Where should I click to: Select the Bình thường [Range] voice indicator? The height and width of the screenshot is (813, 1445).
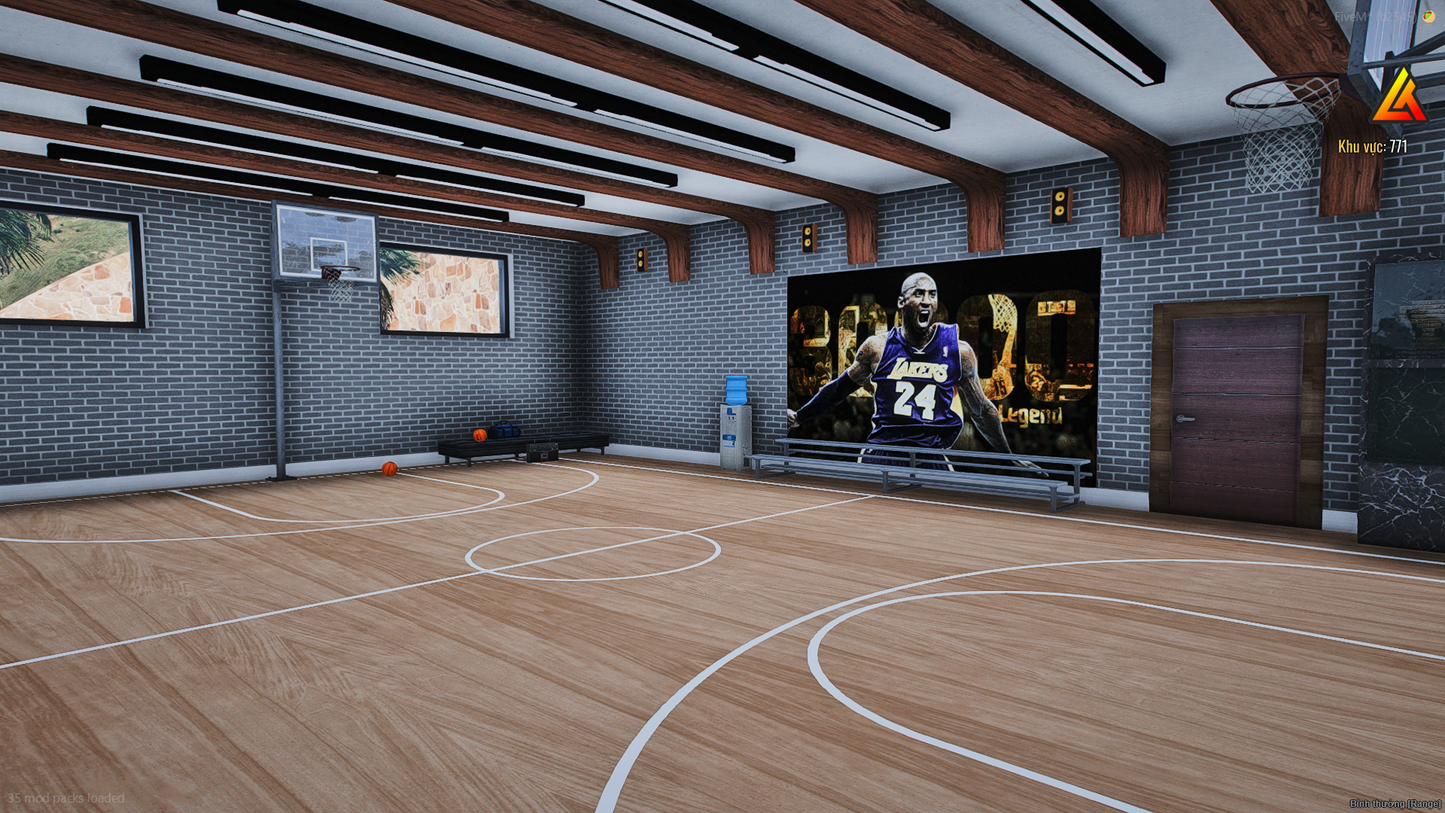point(1394,803)
